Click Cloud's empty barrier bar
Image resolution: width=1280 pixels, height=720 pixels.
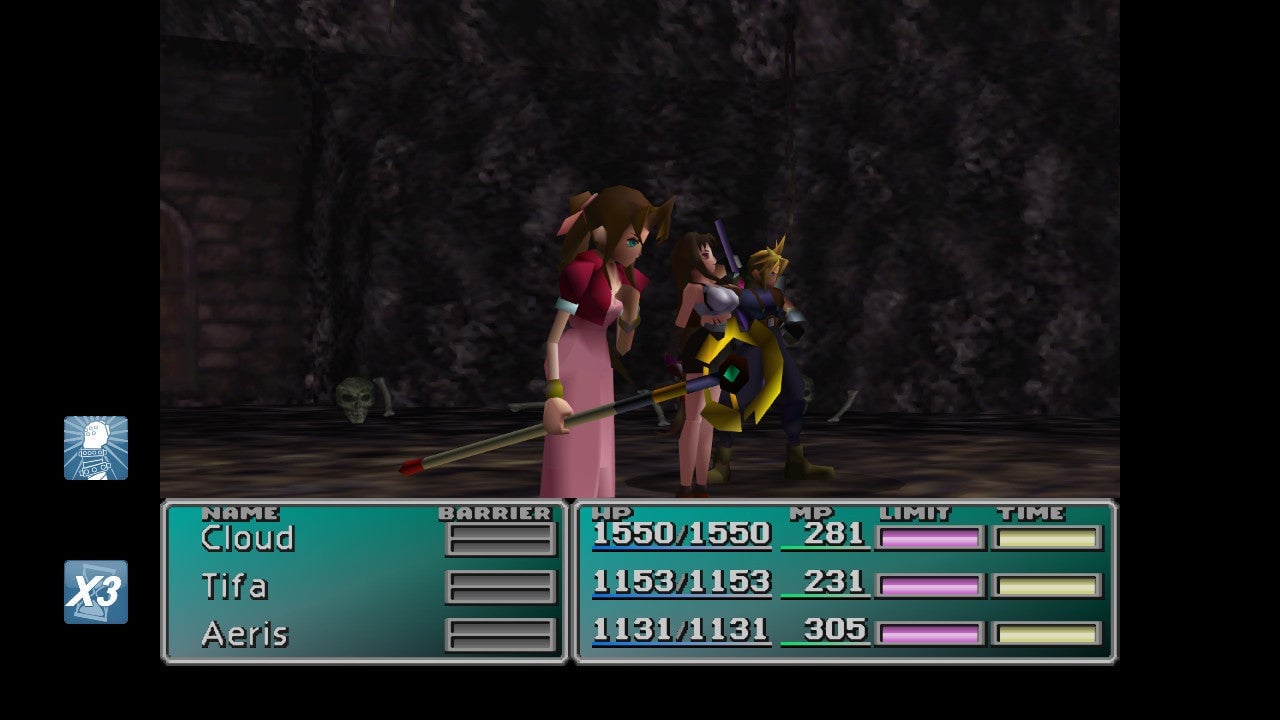[x=501, y=538]
